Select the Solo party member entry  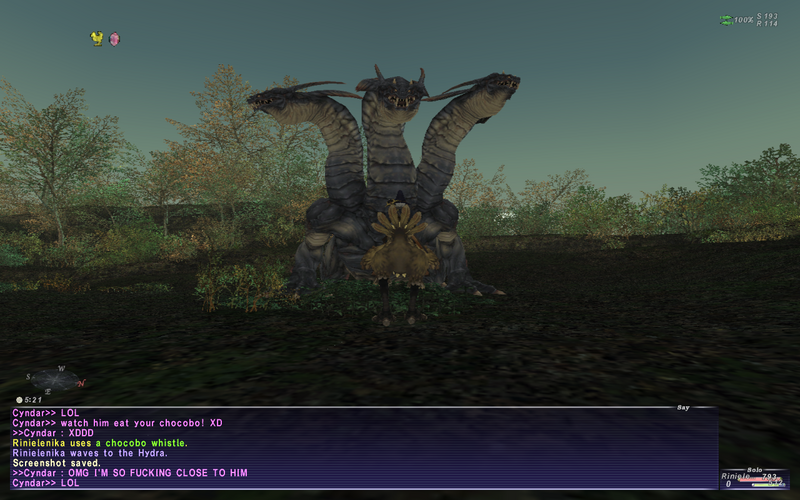(755, 479)
